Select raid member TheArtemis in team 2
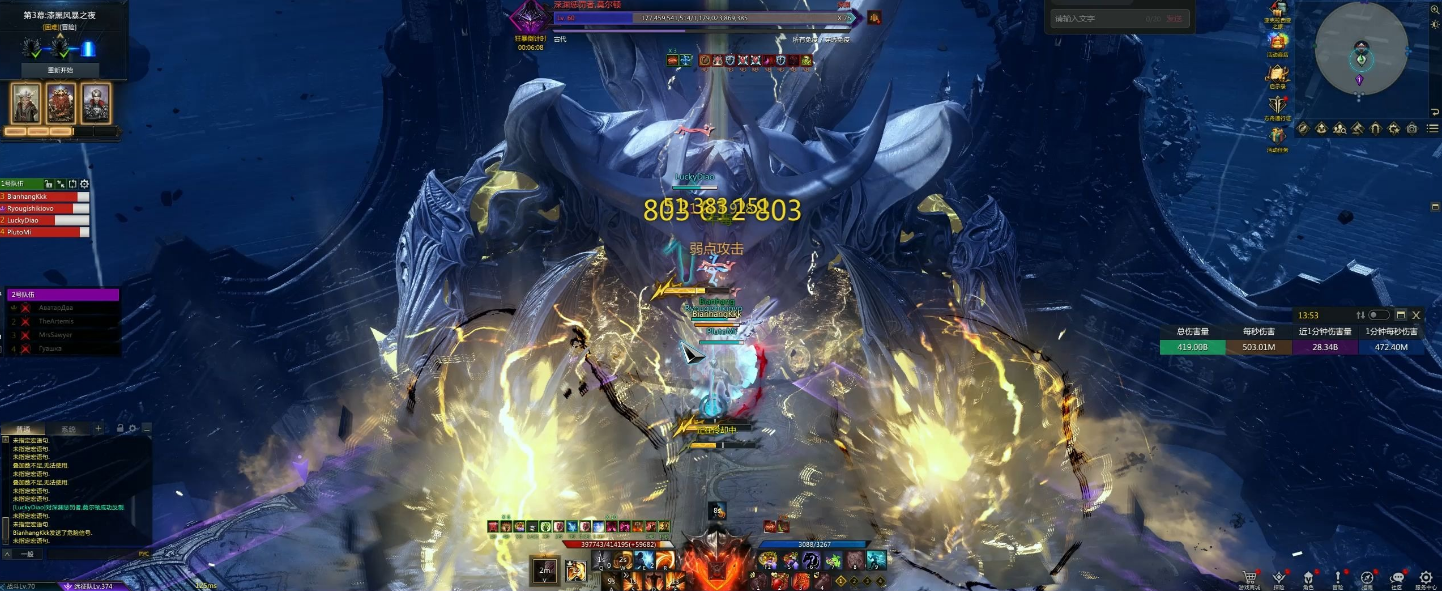1442x591 pixels. pos(62,321)
